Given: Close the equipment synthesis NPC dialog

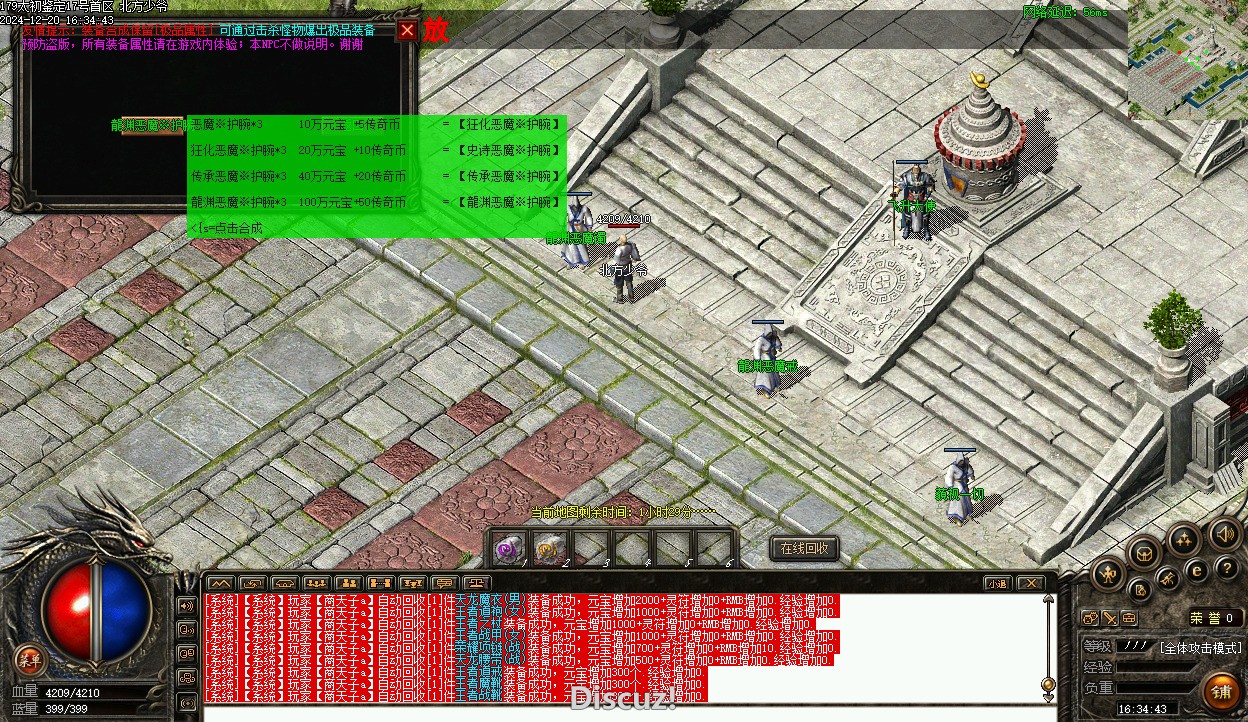Looking at the screenshot, I should [x=407, y=30].
